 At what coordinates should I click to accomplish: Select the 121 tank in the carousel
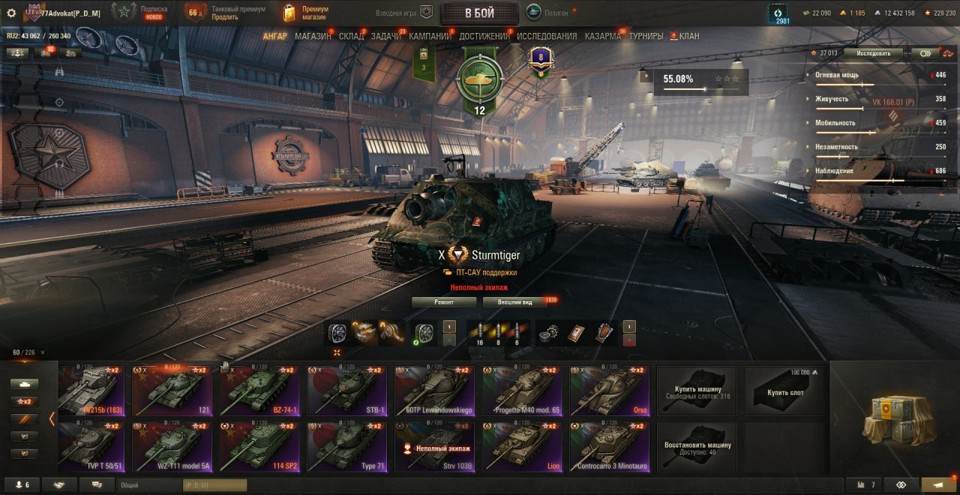click(x=170, y=389)
